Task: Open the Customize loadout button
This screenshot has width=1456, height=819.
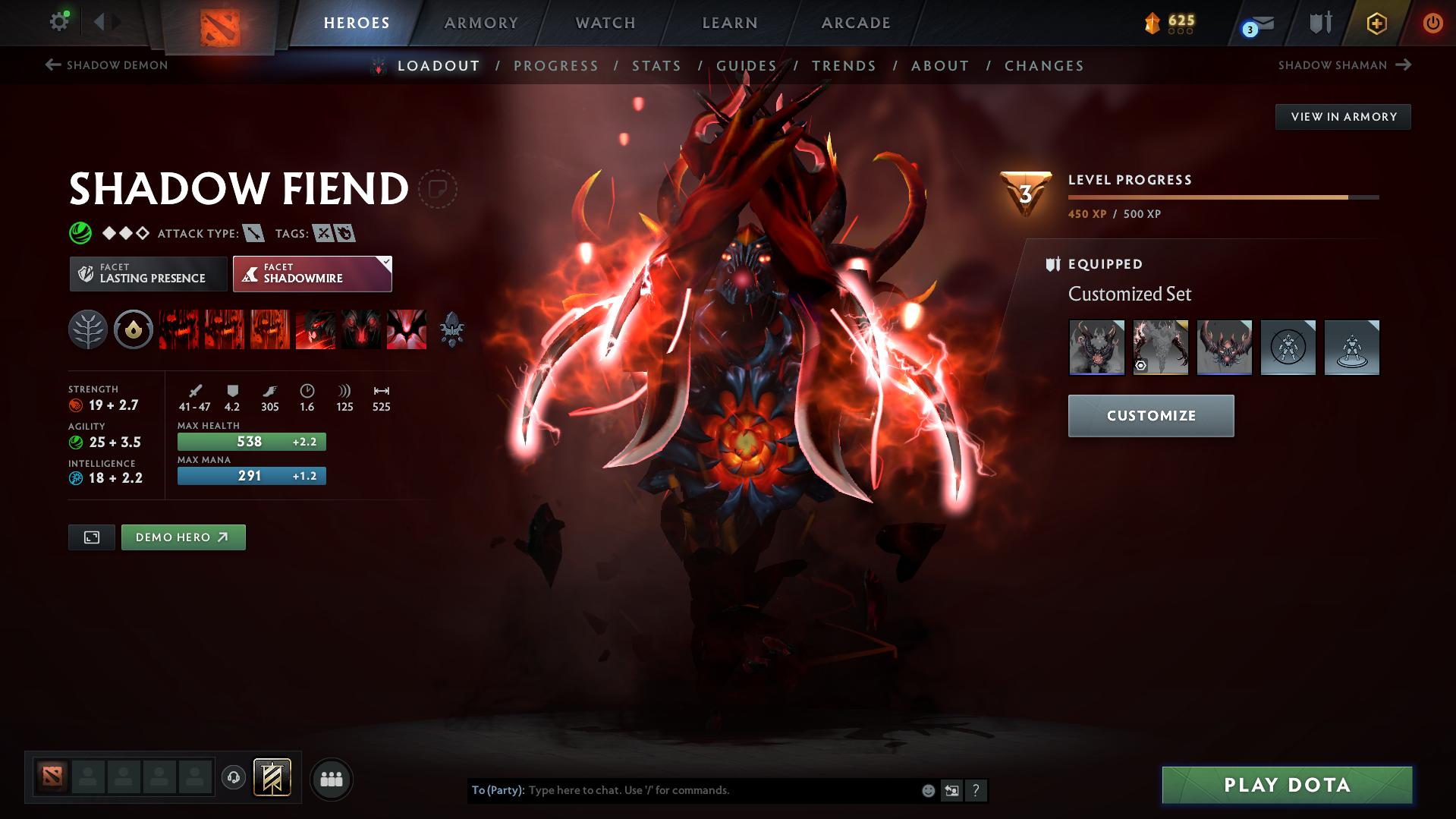Action: (x=1150, y=416)
